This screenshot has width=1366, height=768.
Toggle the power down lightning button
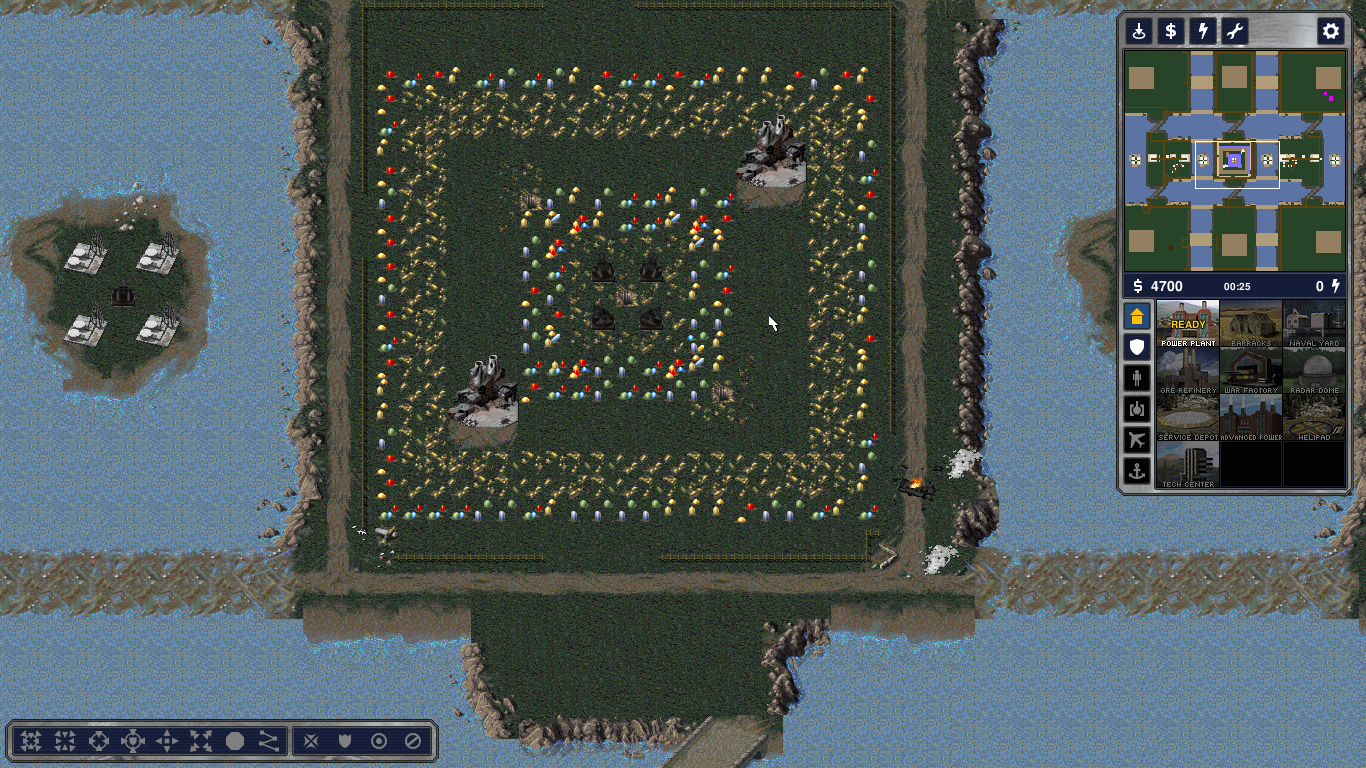pos(1203,31)
